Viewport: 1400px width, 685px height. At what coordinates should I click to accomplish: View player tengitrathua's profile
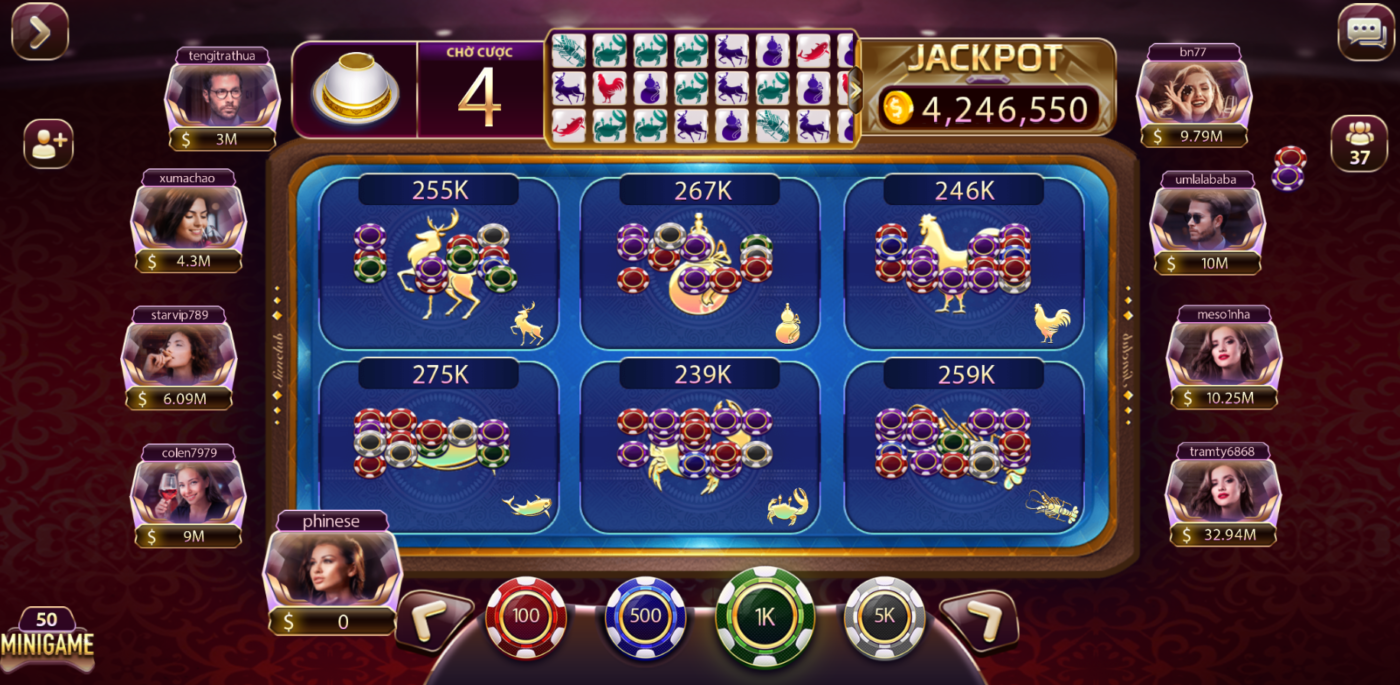pos(222,97)
